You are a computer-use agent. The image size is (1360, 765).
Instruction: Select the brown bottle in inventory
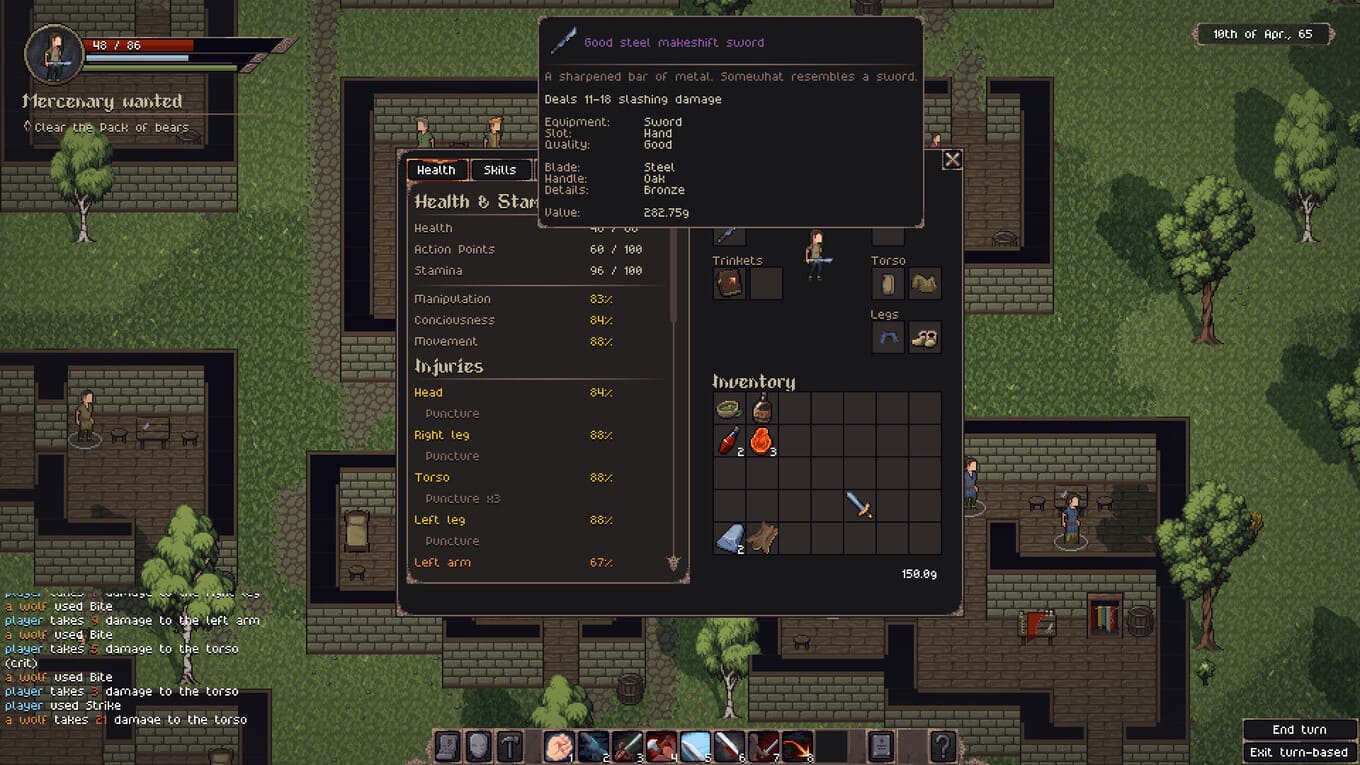pyautogui.click(x=762, y=408)
